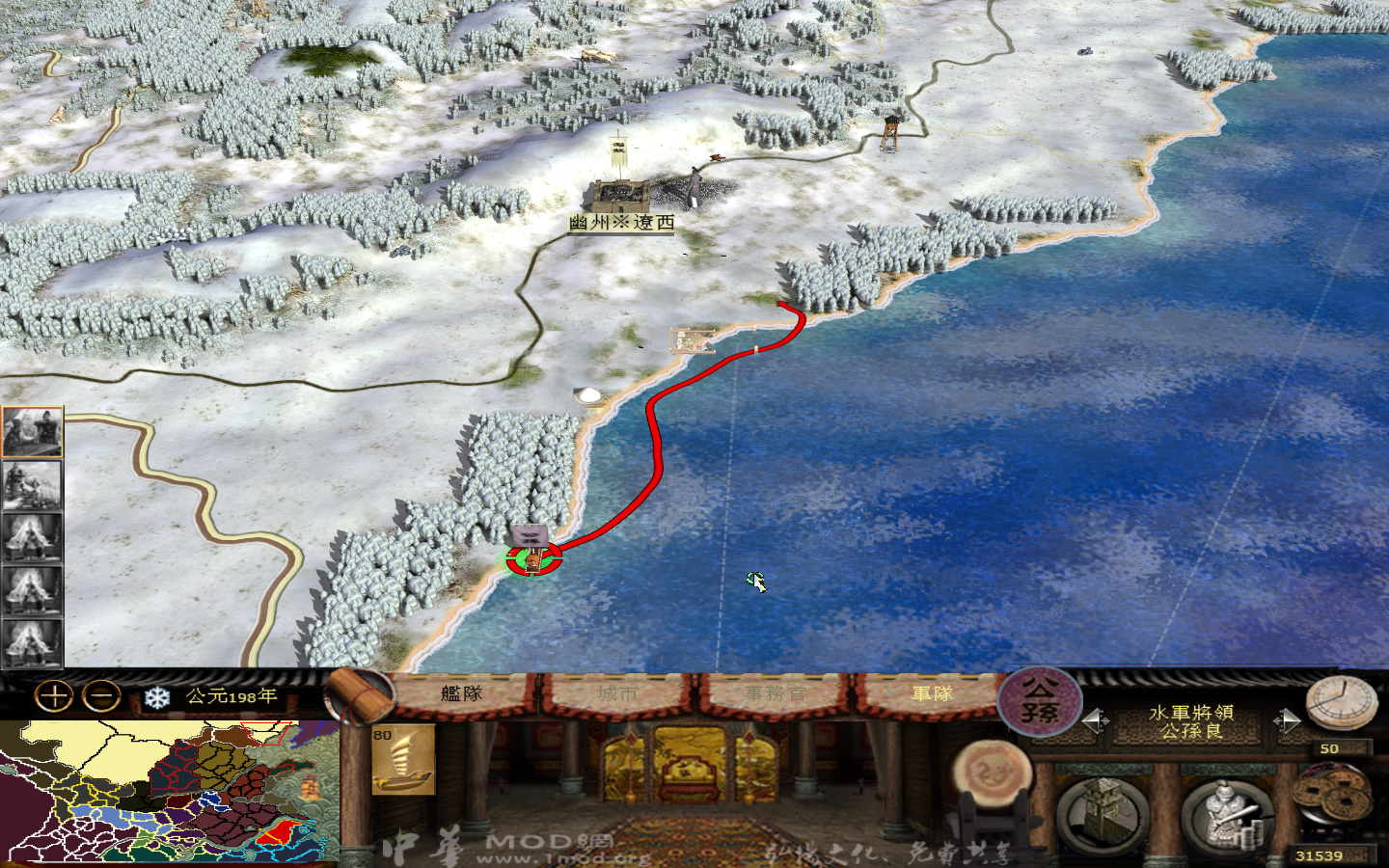The image size is (1389, 868).
Task: Select the highlighted unit portrait in the sidebar
Action: 32,434
